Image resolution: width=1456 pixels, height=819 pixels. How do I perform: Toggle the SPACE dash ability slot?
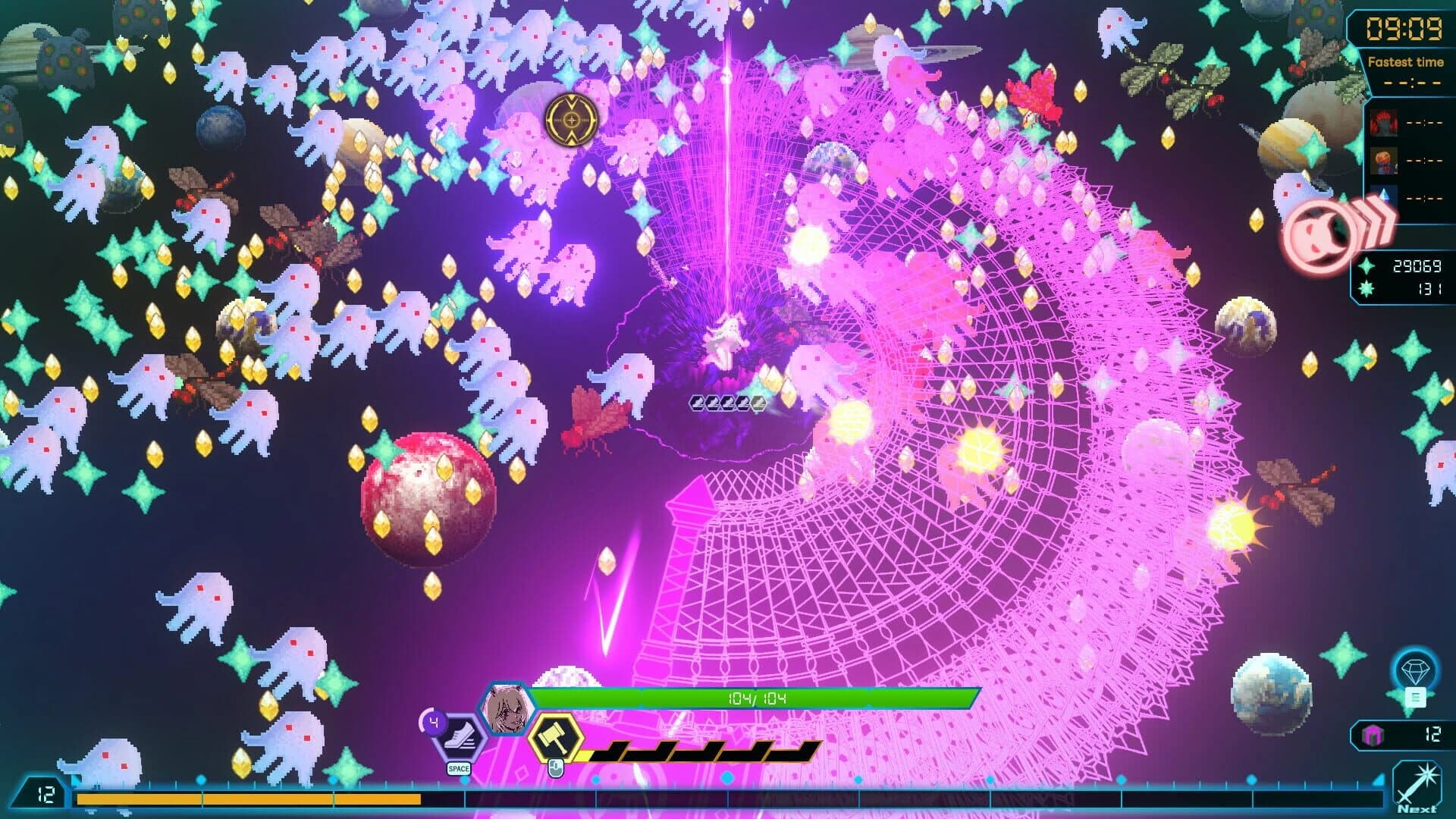(460, 767)
